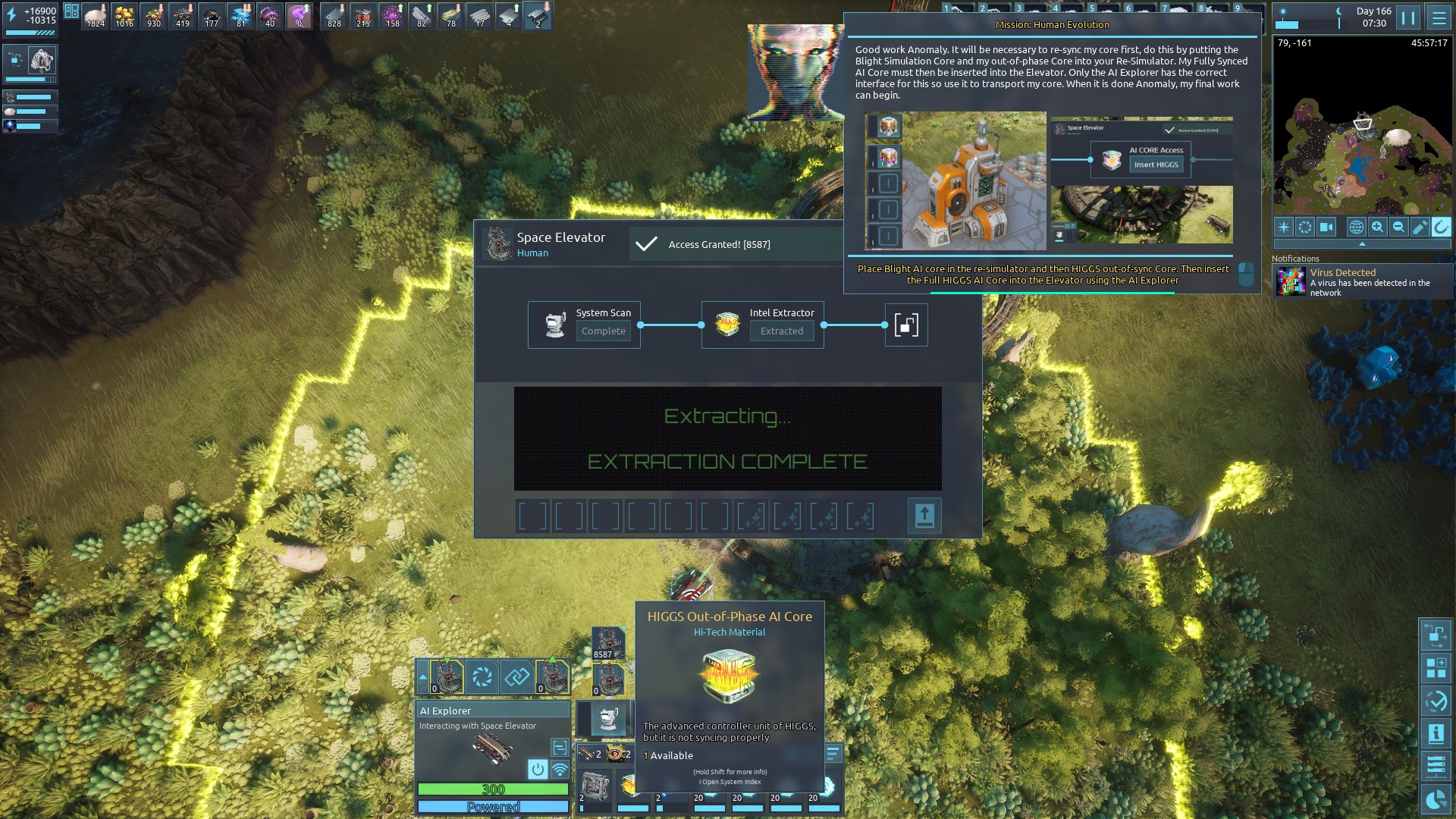
Task: Click the System Scan Complete node
Action: pyautogui.click(x=584, y=325)
